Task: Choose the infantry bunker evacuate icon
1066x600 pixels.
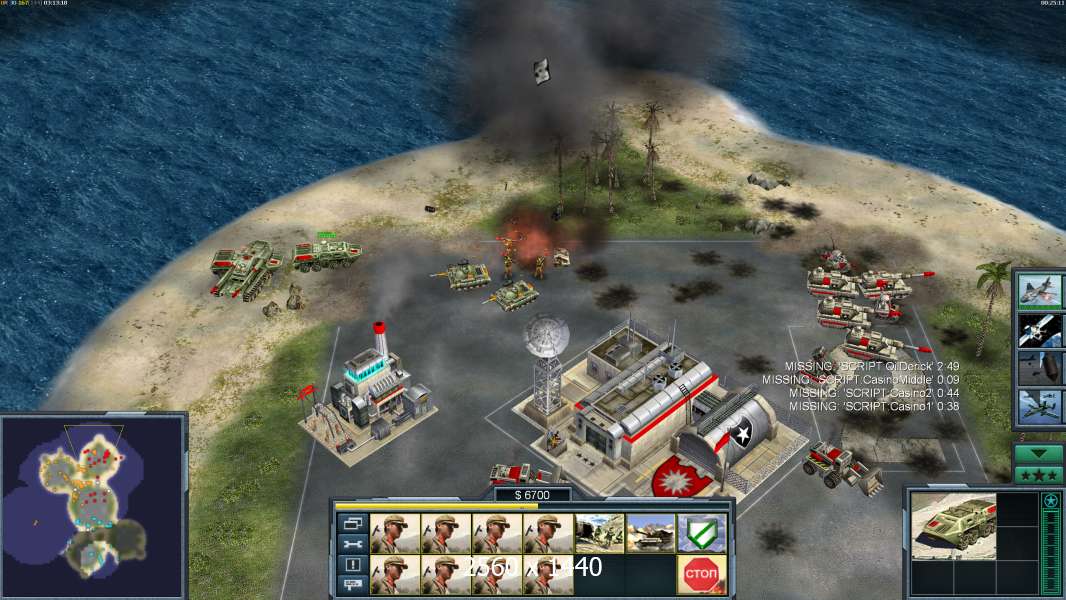Action: click(599, 533)
